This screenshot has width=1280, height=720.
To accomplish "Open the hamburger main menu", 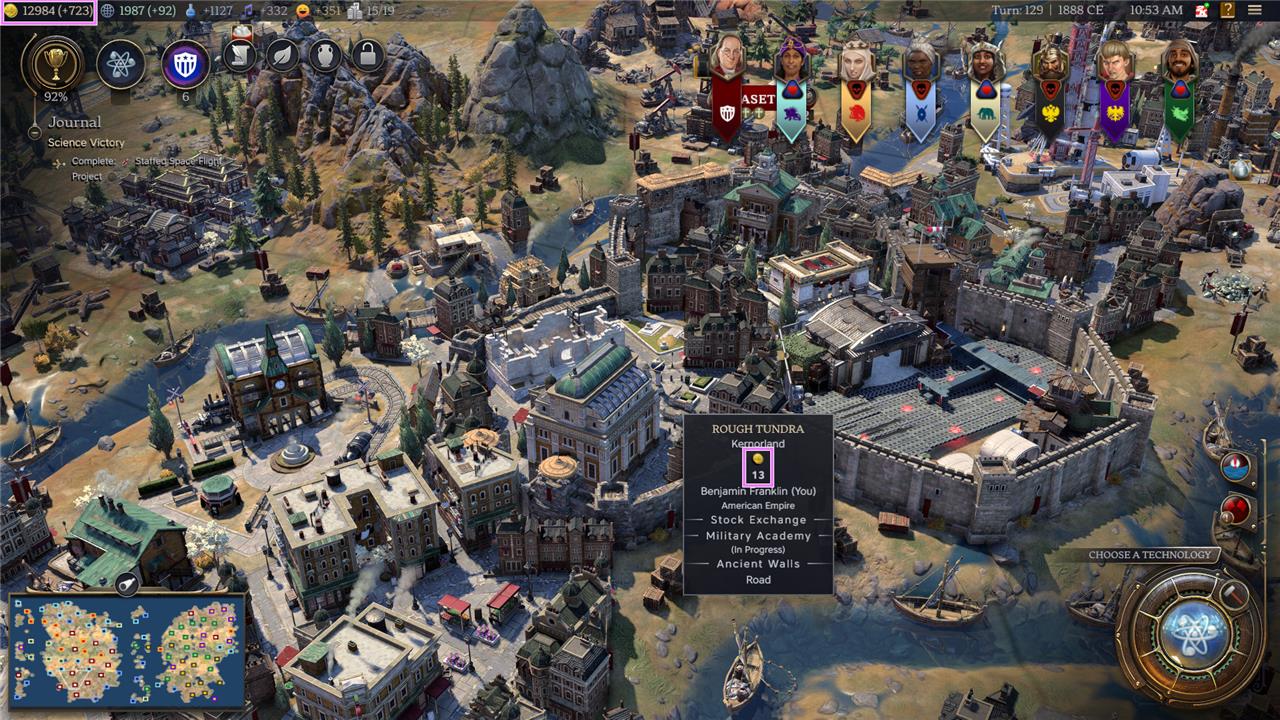I will point(1255,10).
